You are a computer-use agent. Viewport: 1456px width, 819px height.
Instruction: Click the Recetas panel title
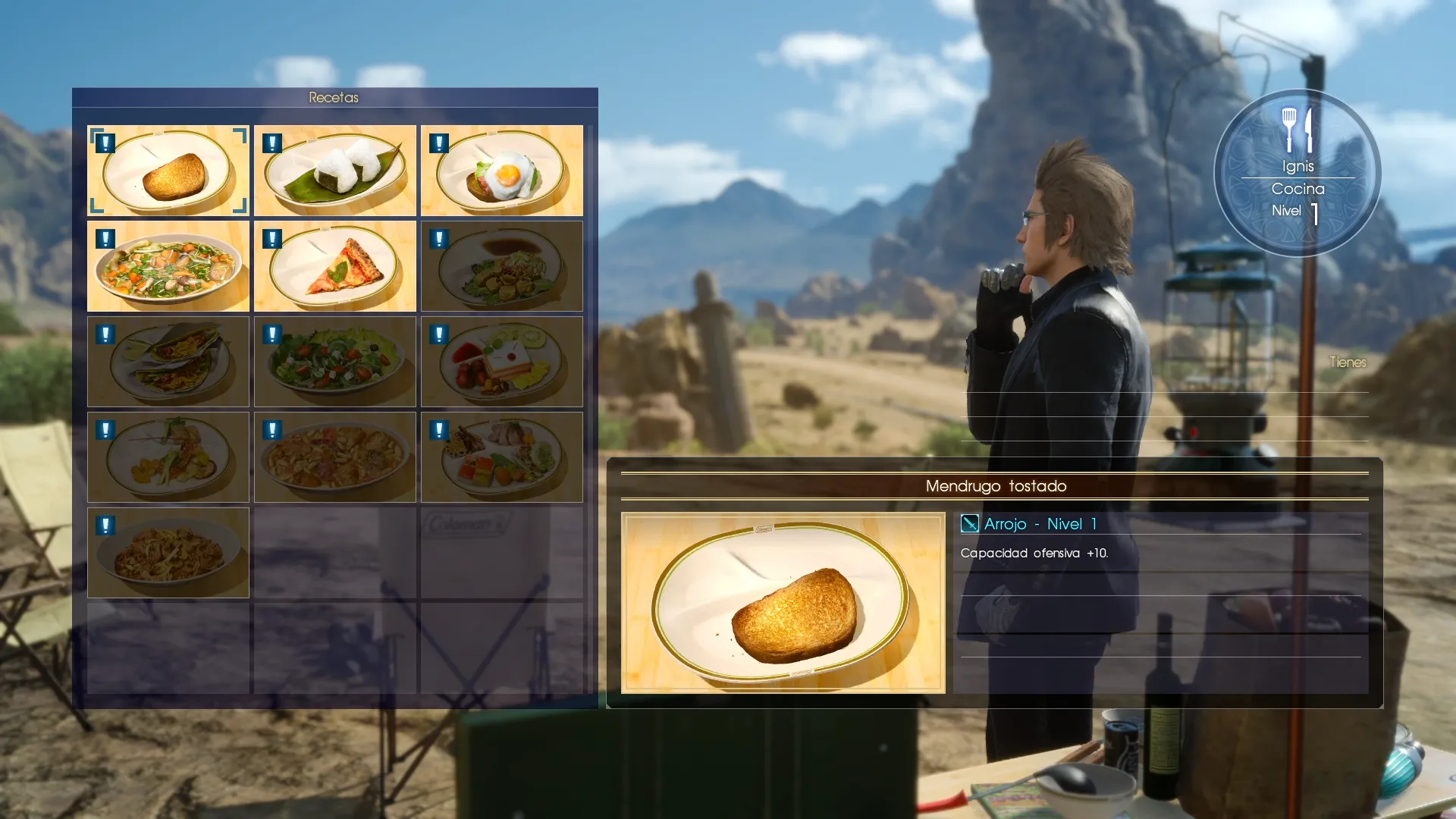click(334, 97)
